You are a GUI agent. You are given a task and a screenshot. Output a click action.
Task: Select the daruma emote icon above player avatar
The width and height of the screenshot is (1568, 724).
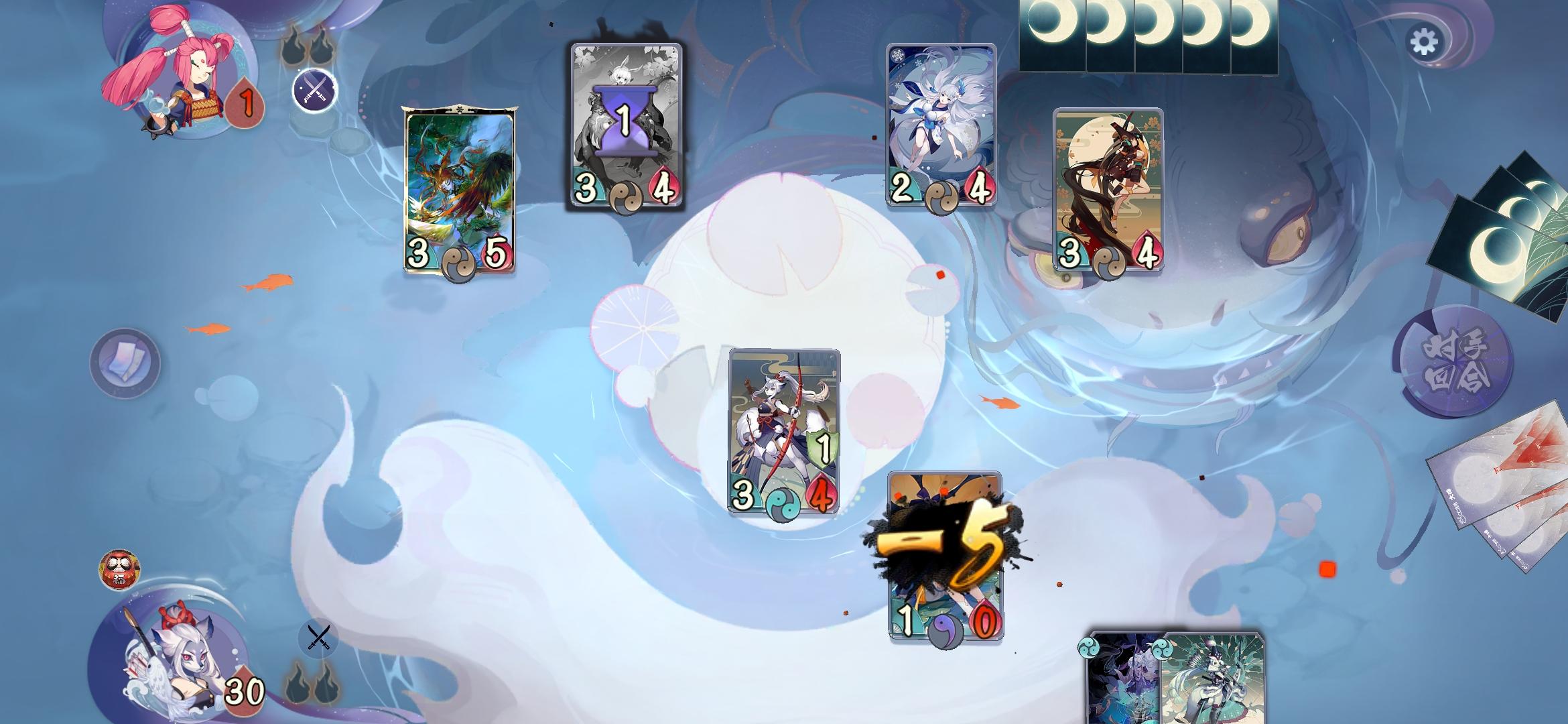121,568
